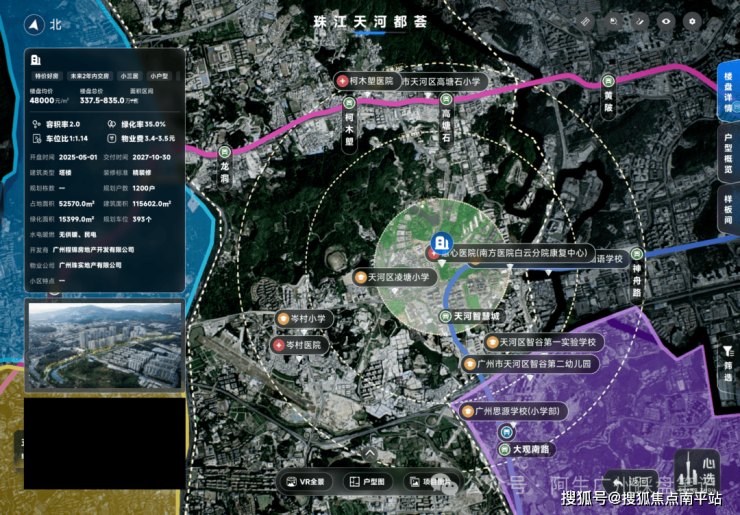Choose the pencil drawing tool
Image resolution: width=740 pixels, height=515 pixels.
tap(638, 21)
